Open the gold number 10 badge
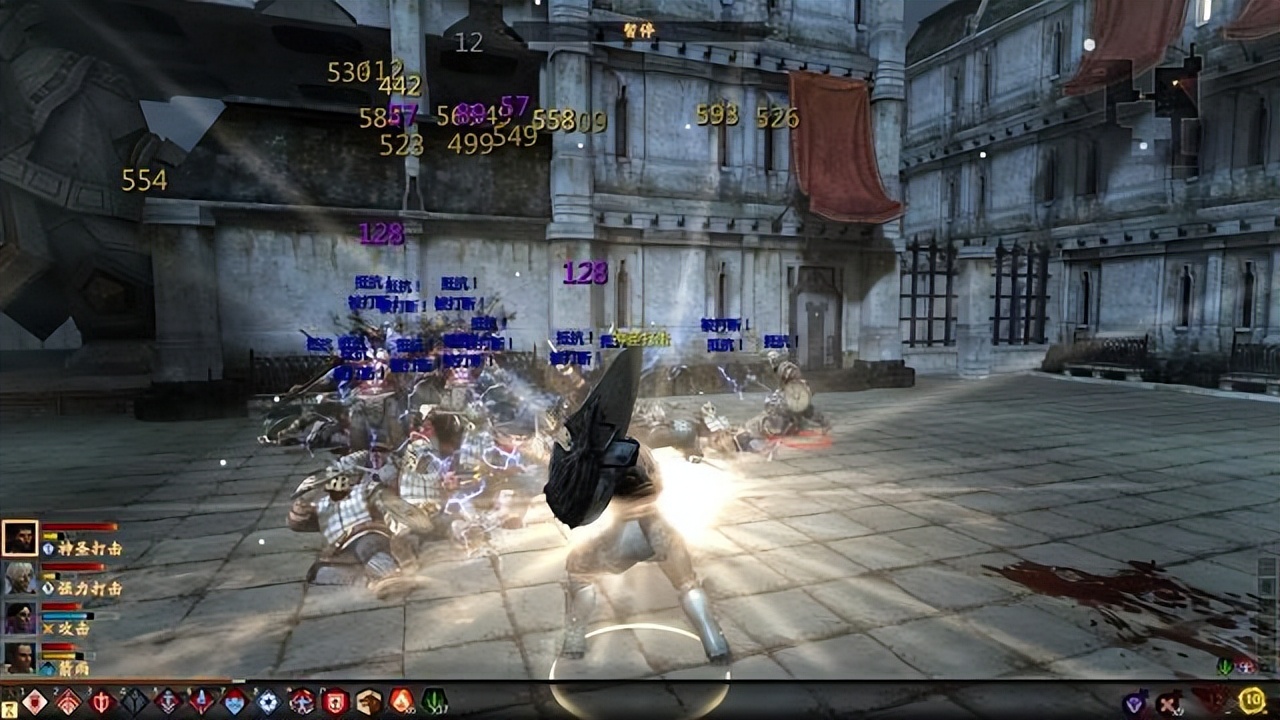The image size is (1280, 720). tap(1251, 700)
